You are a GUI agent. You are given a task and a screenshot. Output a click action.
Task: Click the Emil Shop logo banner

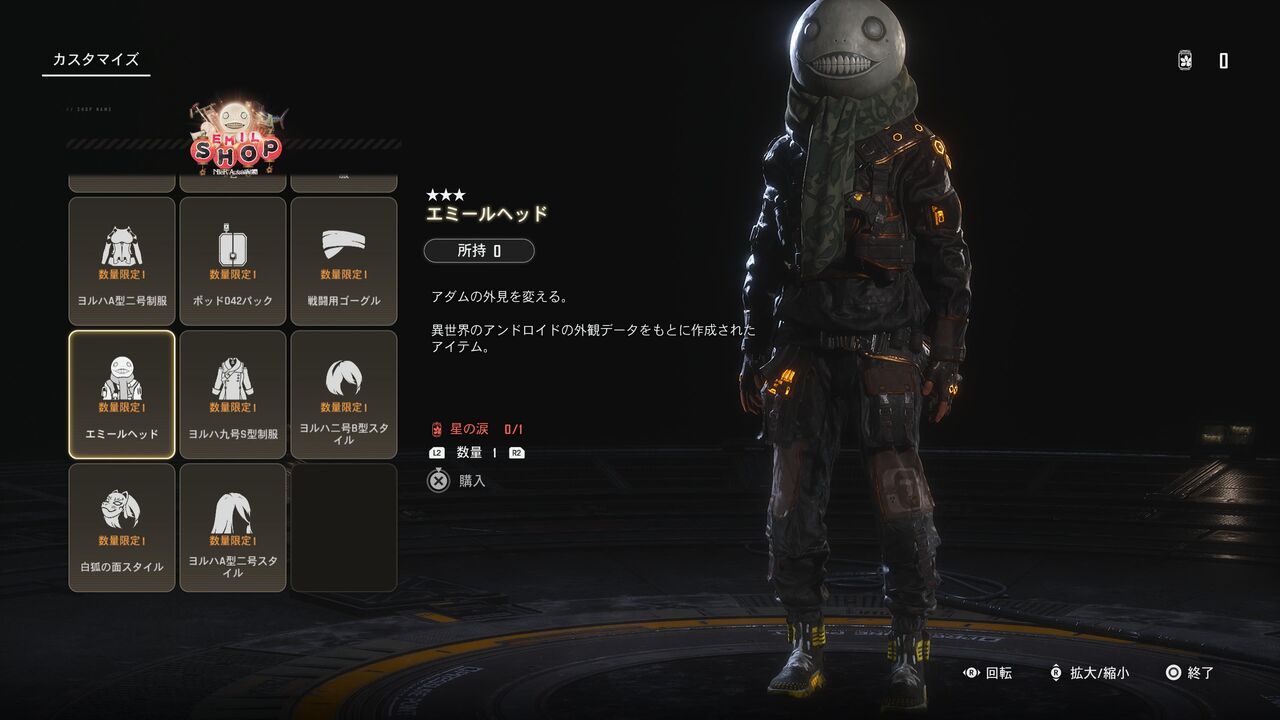click(236, 142)
